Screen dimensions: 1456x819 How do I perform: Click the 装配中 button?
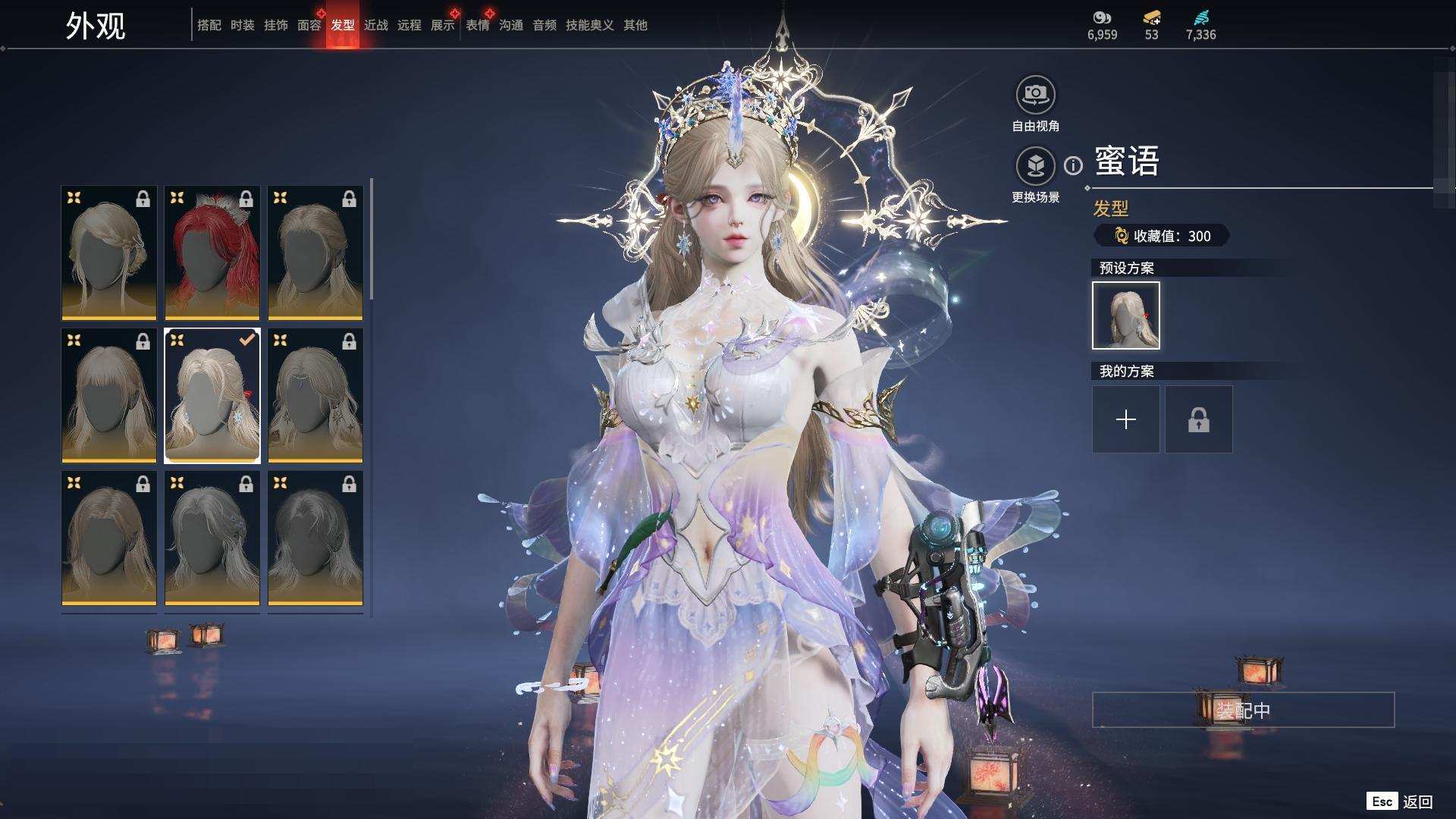click(x=1243, y=711)
